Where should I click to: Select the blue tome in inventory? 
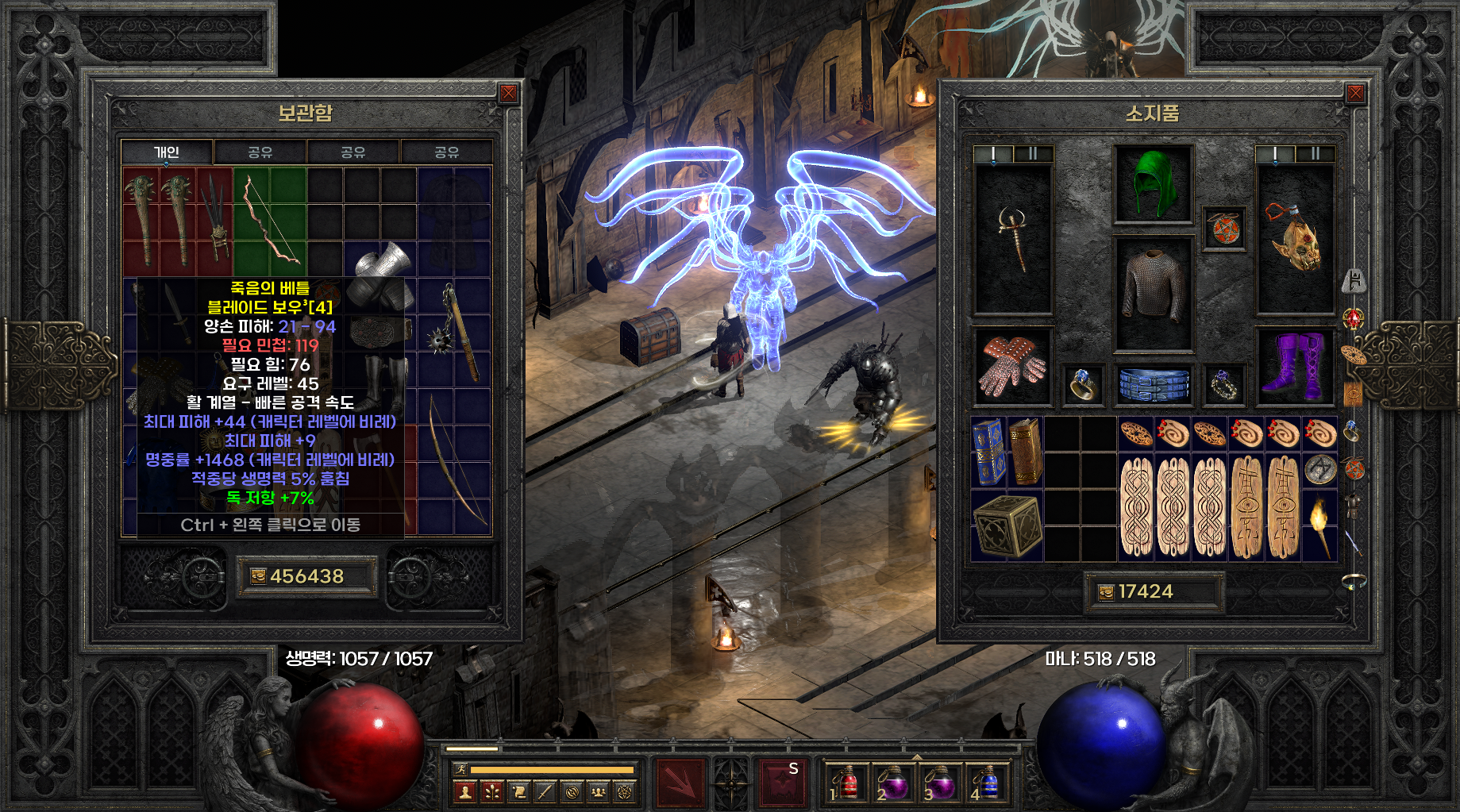pos(988,451)
